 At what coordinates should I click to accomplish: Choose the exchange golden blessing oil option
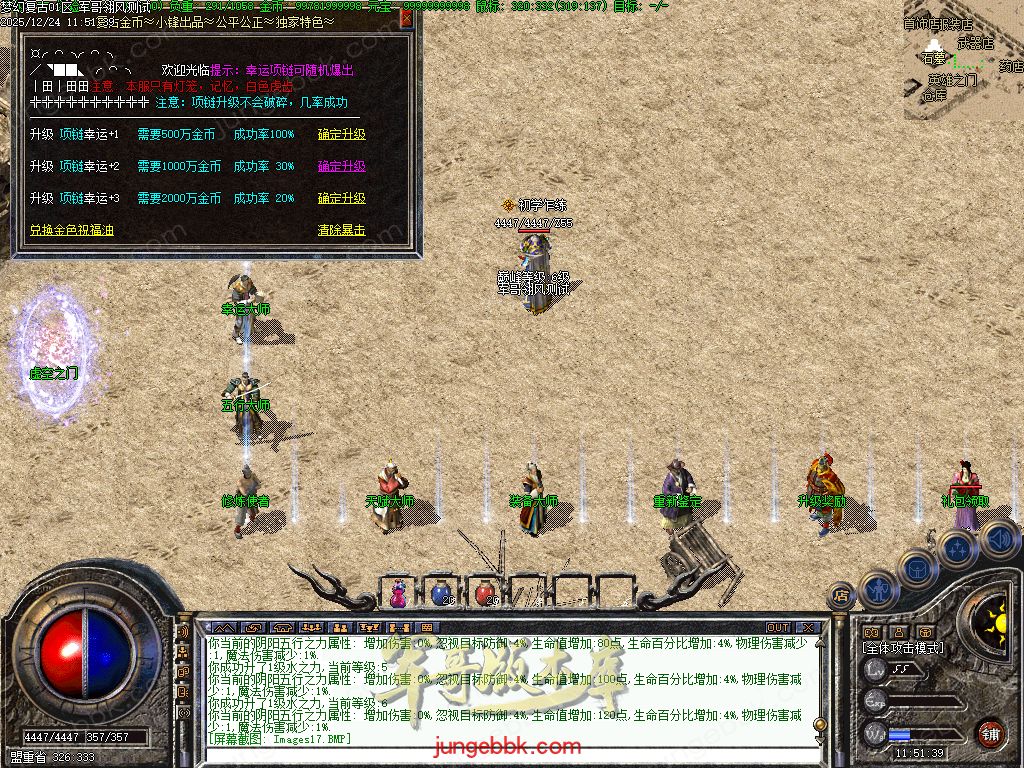click(72, 230)
